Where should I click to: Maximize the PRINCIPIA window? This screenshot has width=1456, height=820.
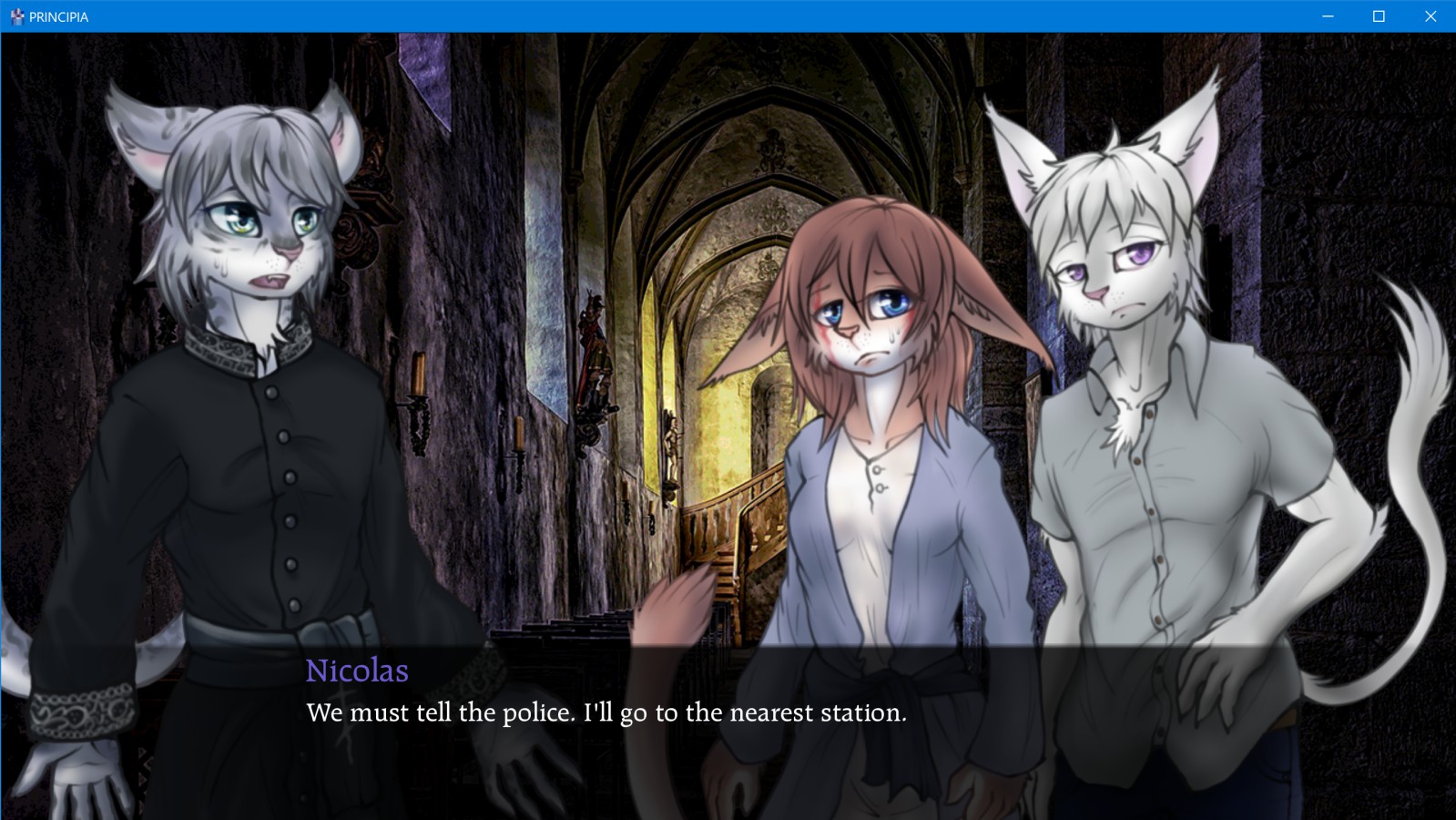click(x=1379, y=16)
